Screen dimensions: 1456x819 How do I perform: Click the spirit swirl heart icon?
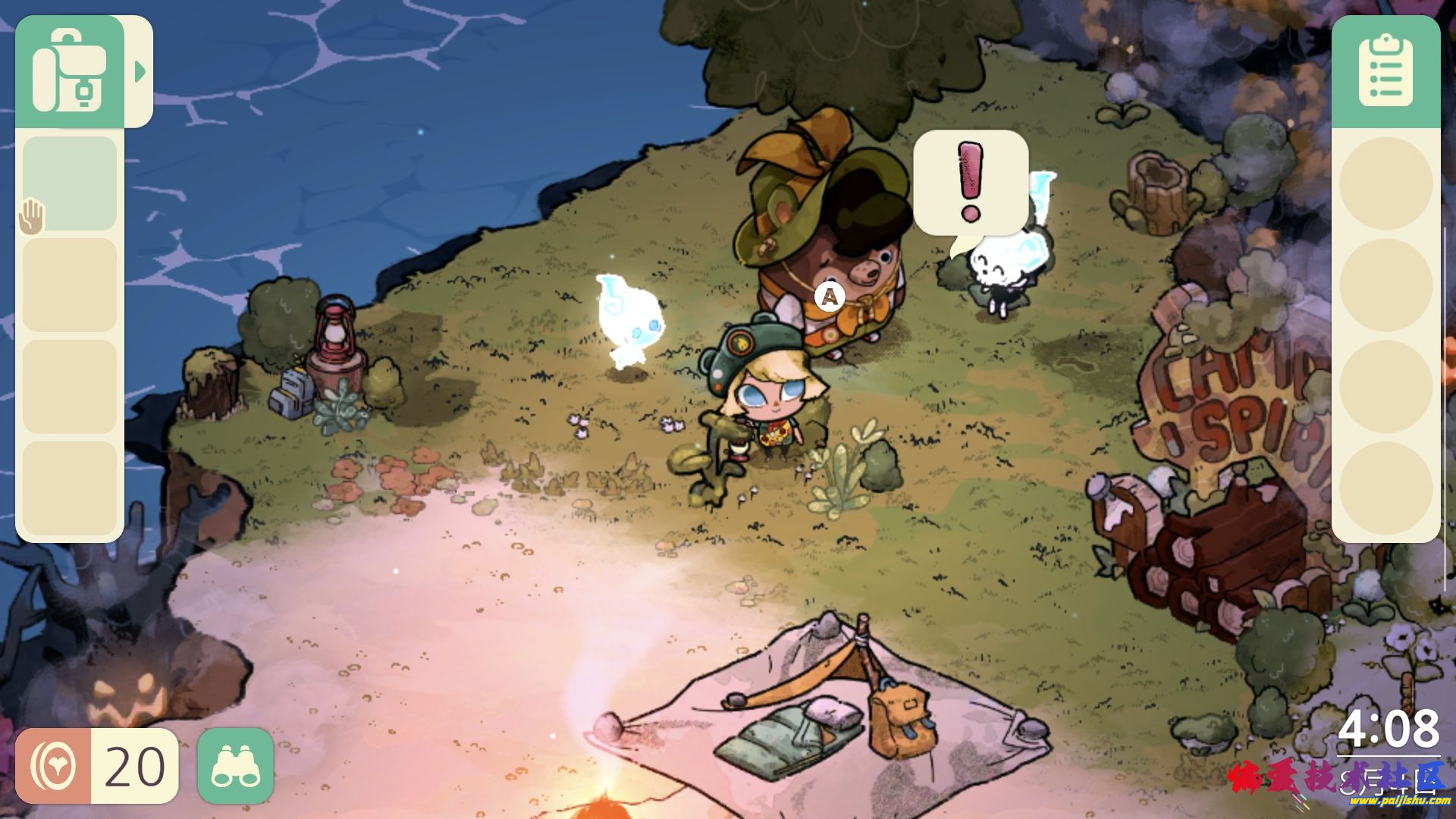[53, 766]
